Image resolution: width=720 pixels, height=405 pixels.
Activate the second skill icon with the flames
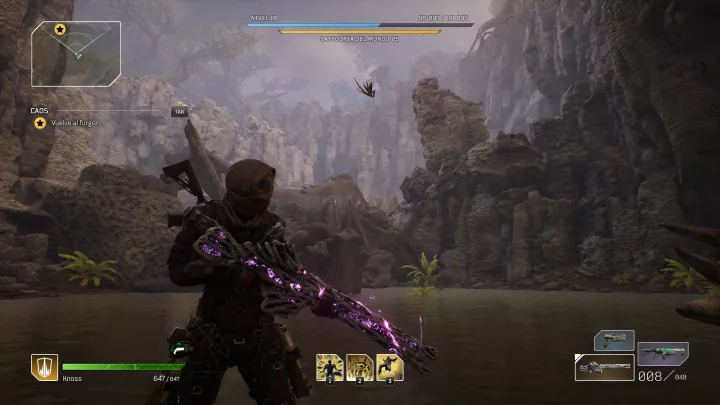pos(360,367)
